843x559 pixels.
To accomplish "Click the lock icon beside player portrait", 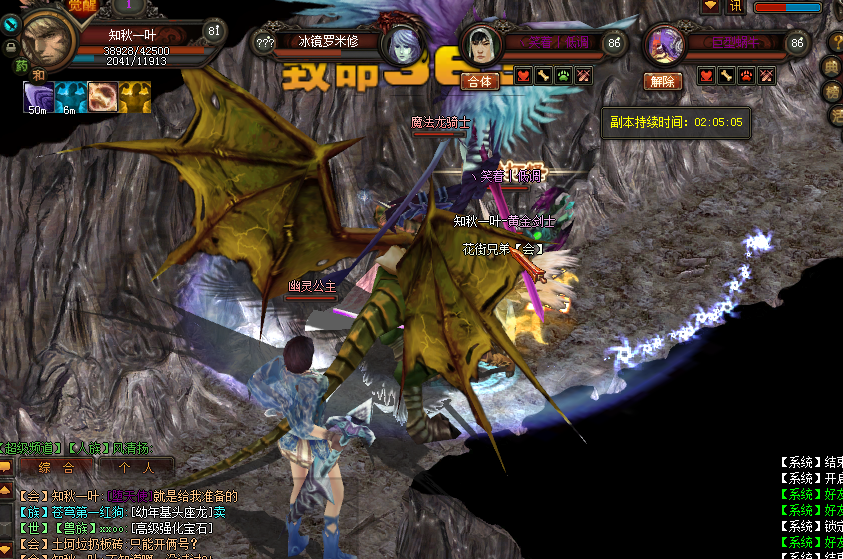I will click(10, 47).
